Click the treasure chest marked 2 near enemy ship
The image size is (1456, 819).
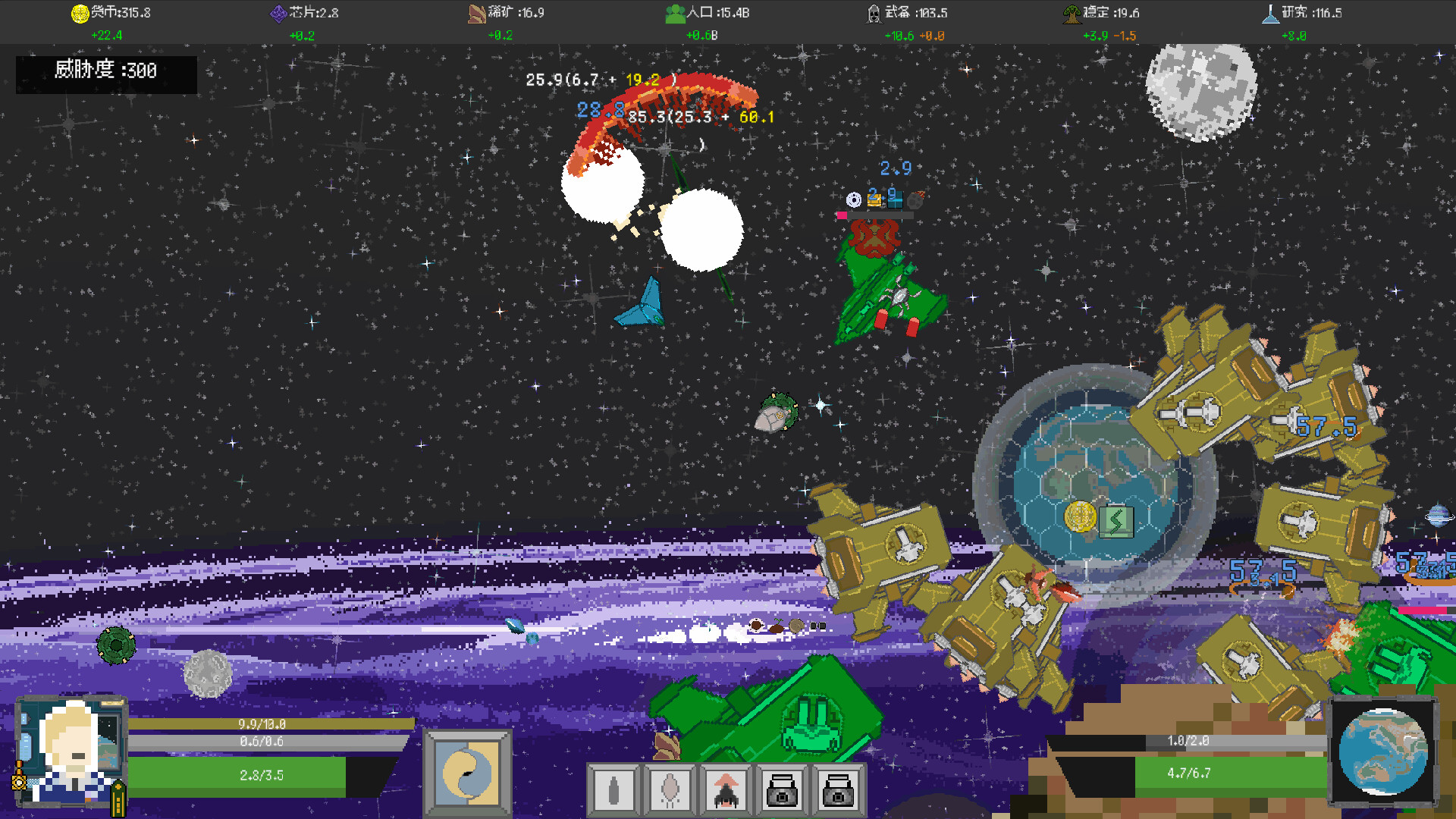point(874,200)
